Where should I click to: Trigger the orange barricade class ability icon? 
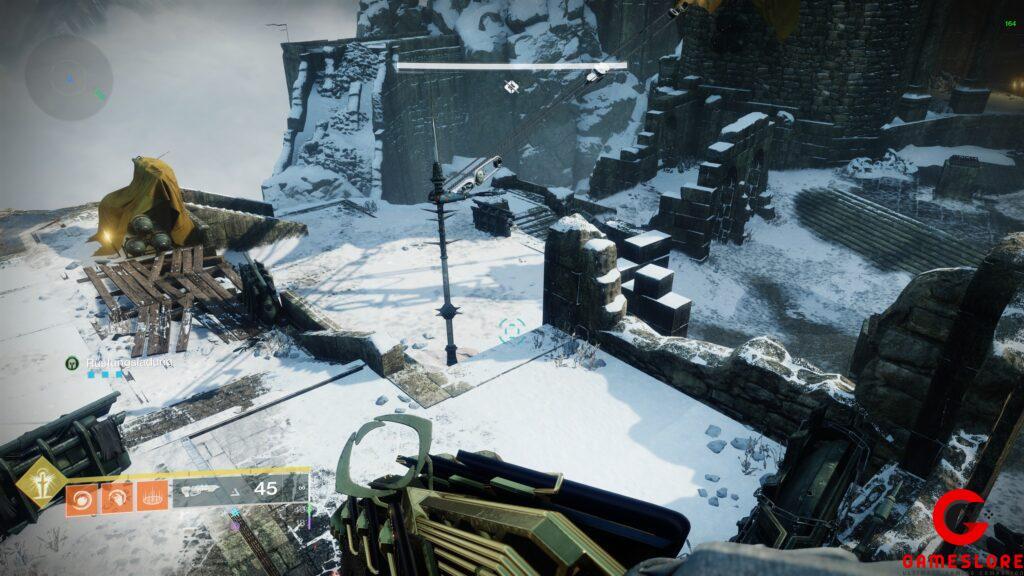pyautogui.click(x=152, y=497)
